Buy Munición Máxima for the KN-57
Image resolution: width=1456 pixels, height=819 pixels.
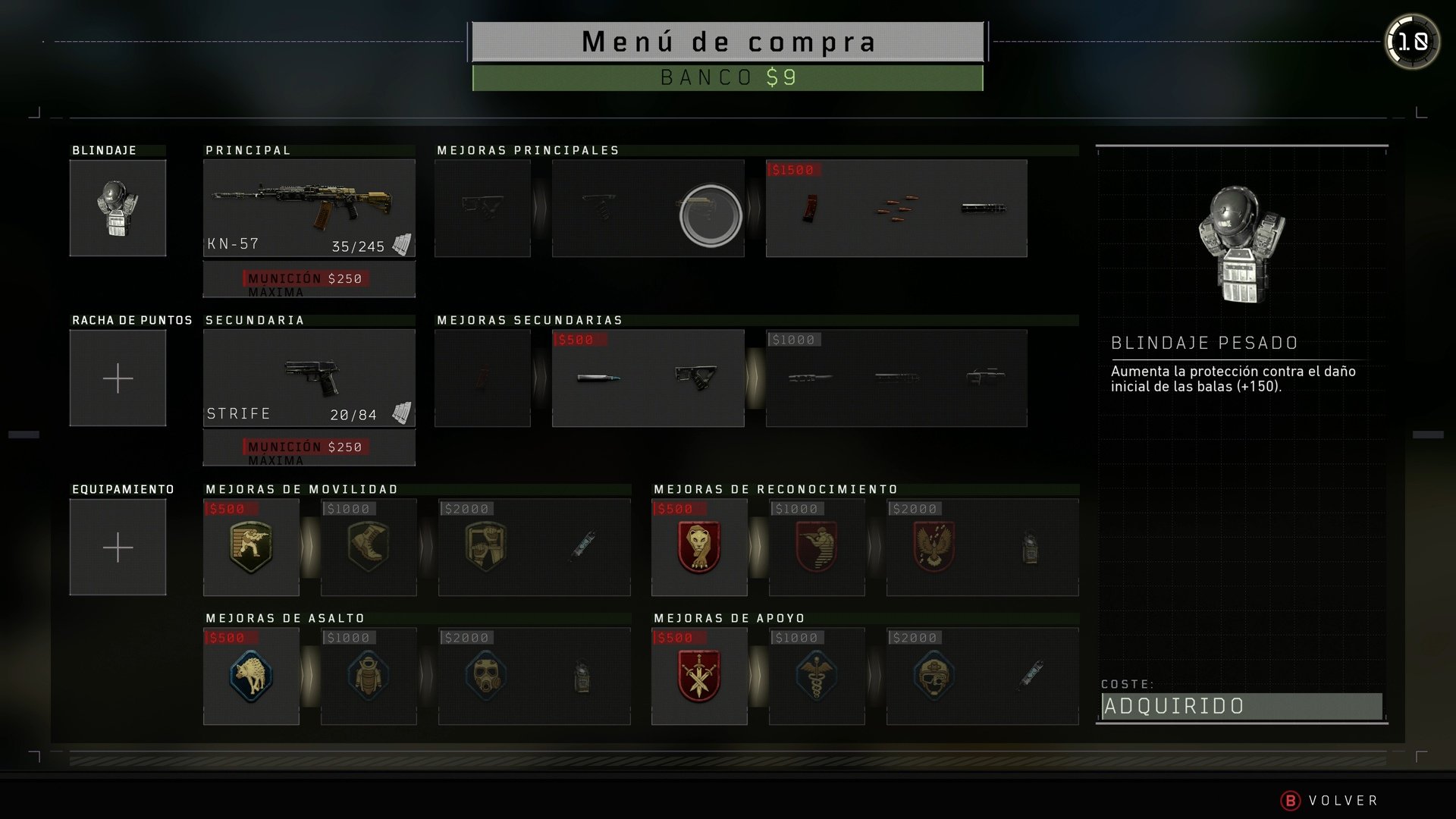pos(309,279)
